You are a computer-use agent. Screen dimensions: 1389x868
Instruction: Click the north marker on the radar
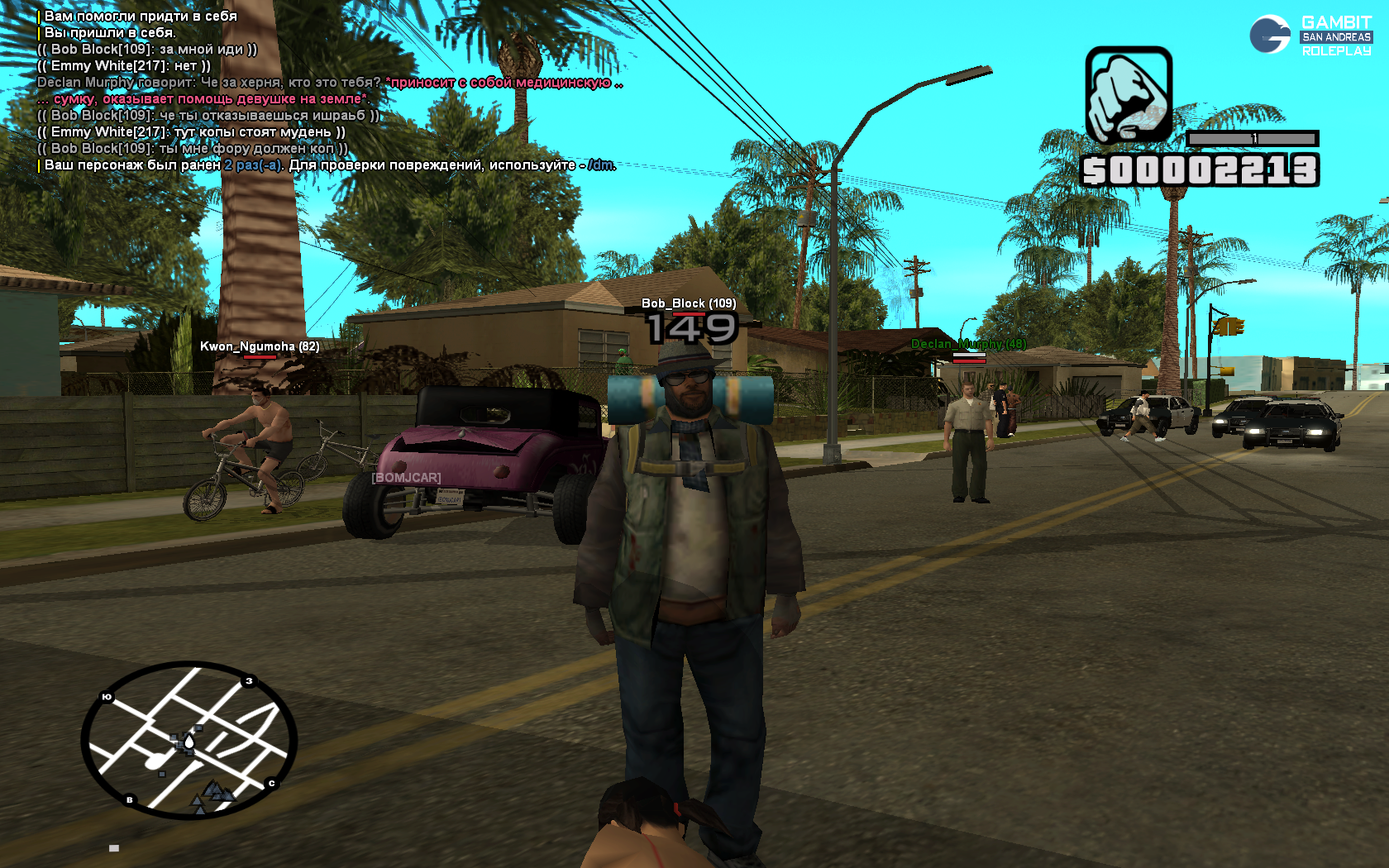click(x=271, y=783)
